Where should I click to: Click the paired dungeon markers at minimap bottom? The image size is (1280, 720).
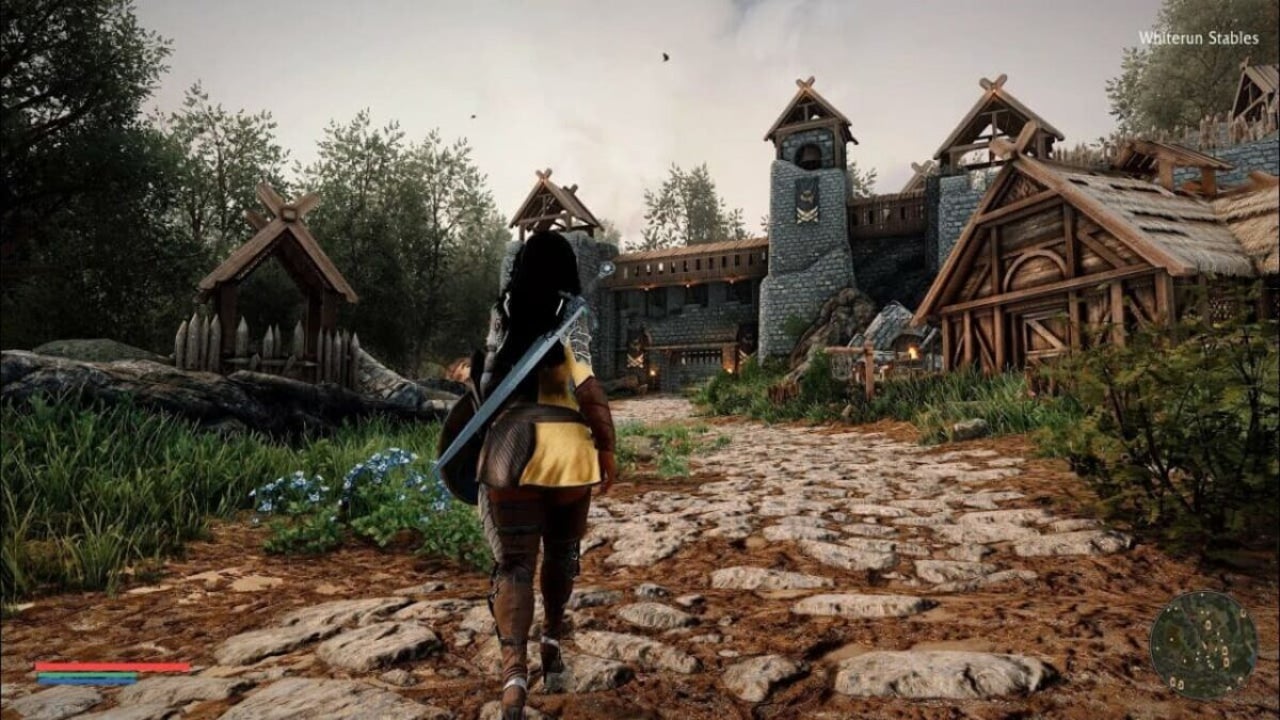(x=1177, y=683)
